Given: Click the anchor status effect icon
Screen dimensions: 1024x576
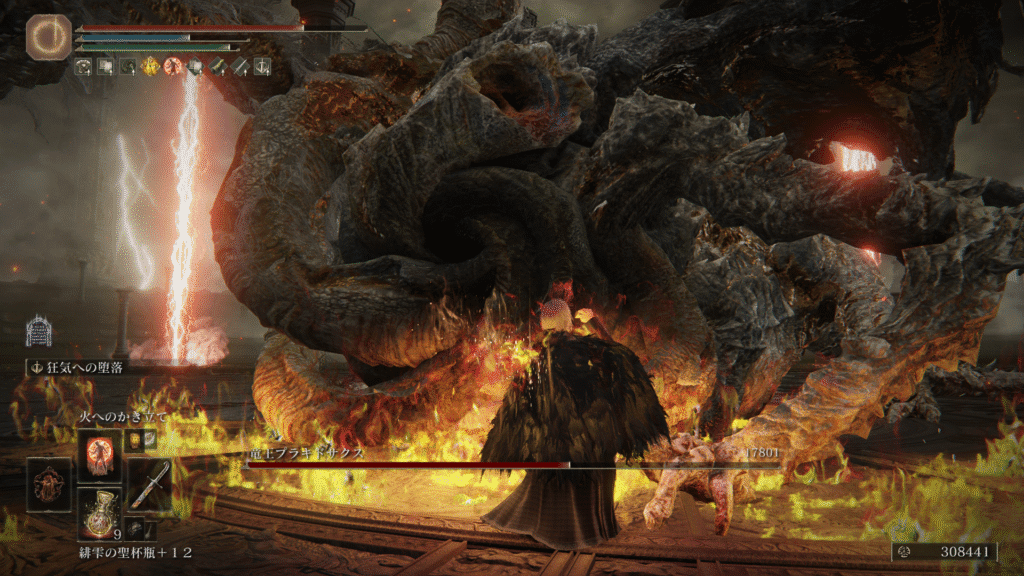Looking at the screenshot, I should (262, 67).
